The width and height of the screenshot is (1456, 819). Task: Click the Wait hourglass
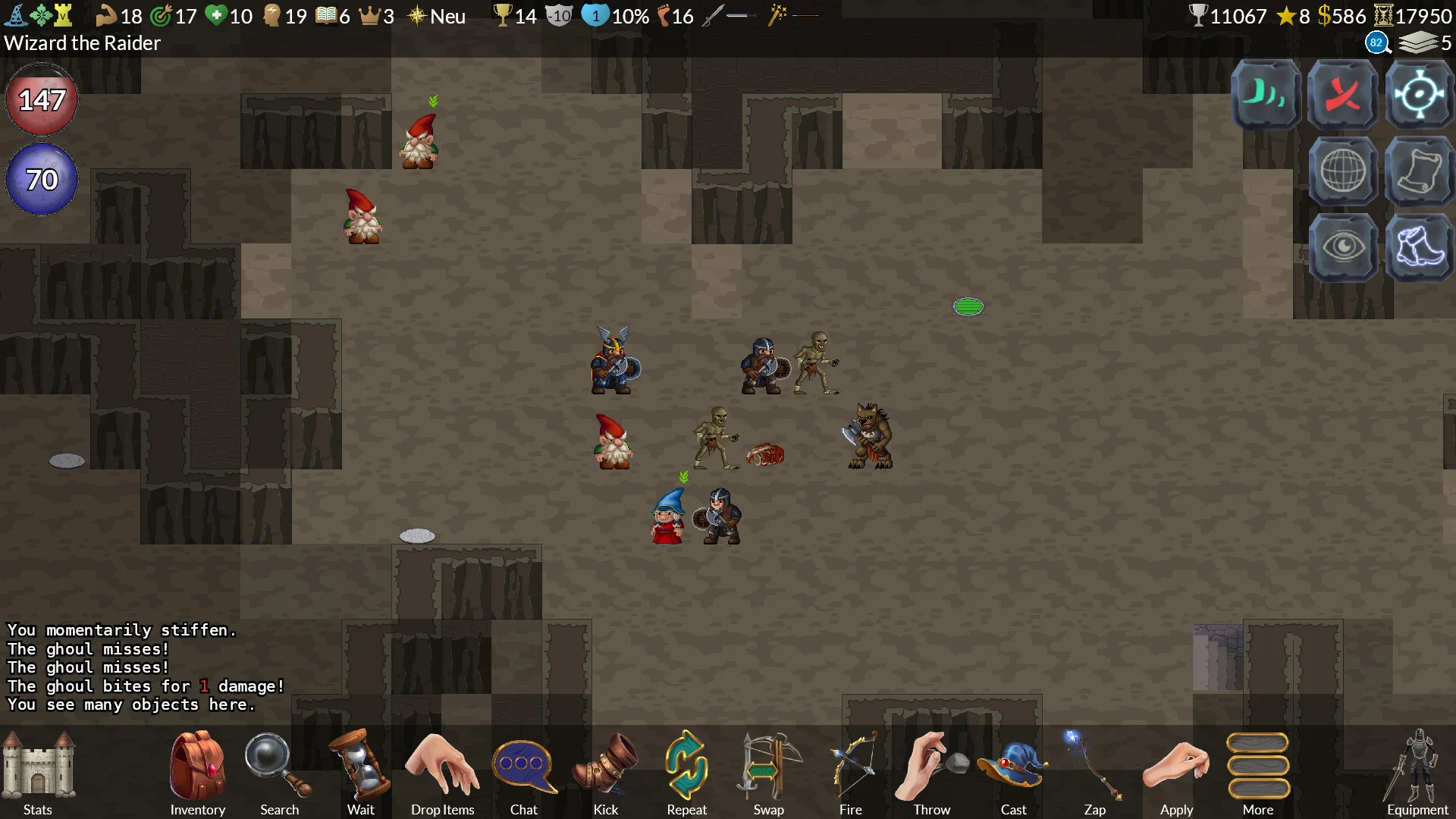[360, 767]
